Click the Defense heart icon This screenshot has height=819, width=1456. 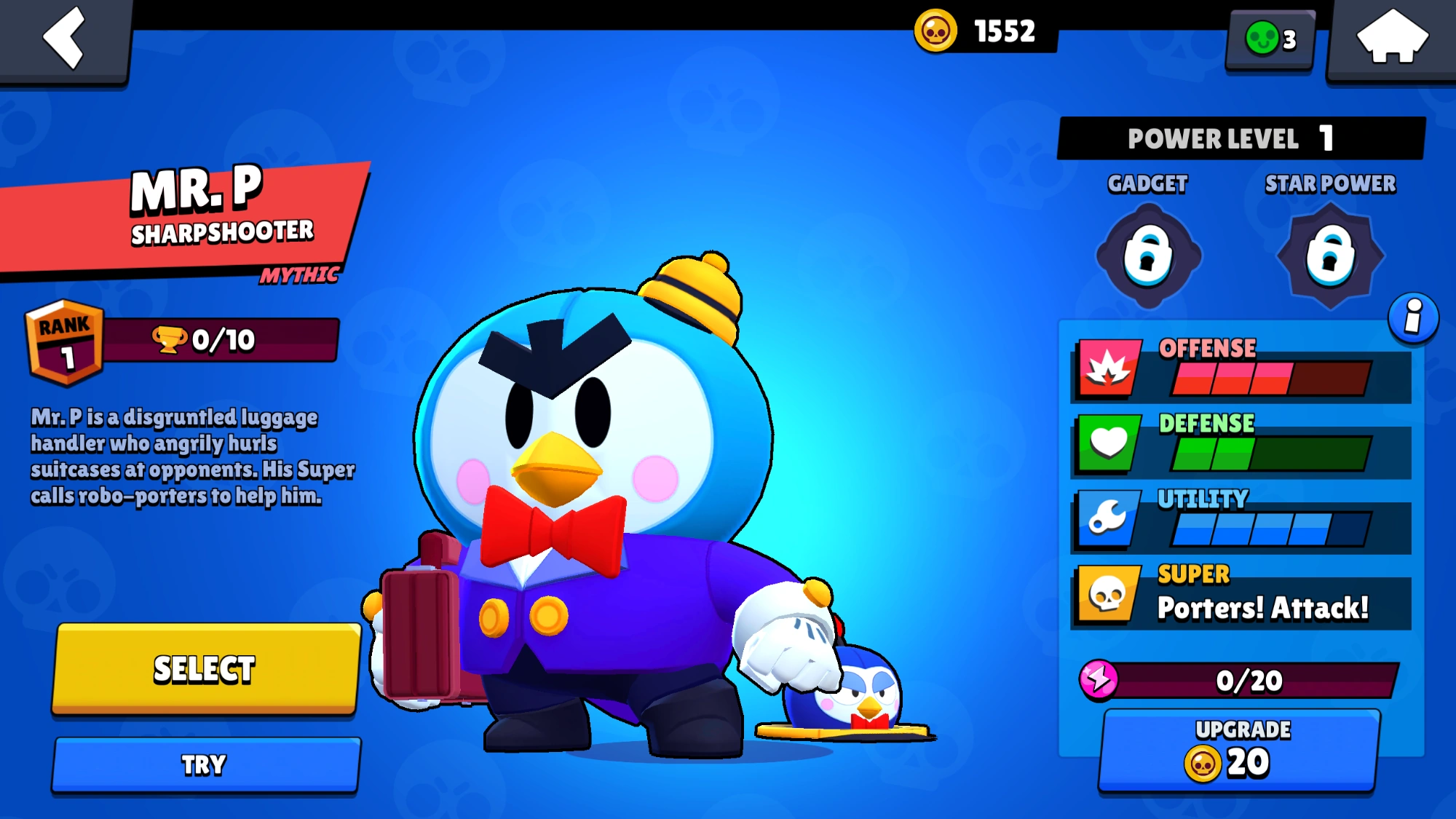pos(1107,443)
